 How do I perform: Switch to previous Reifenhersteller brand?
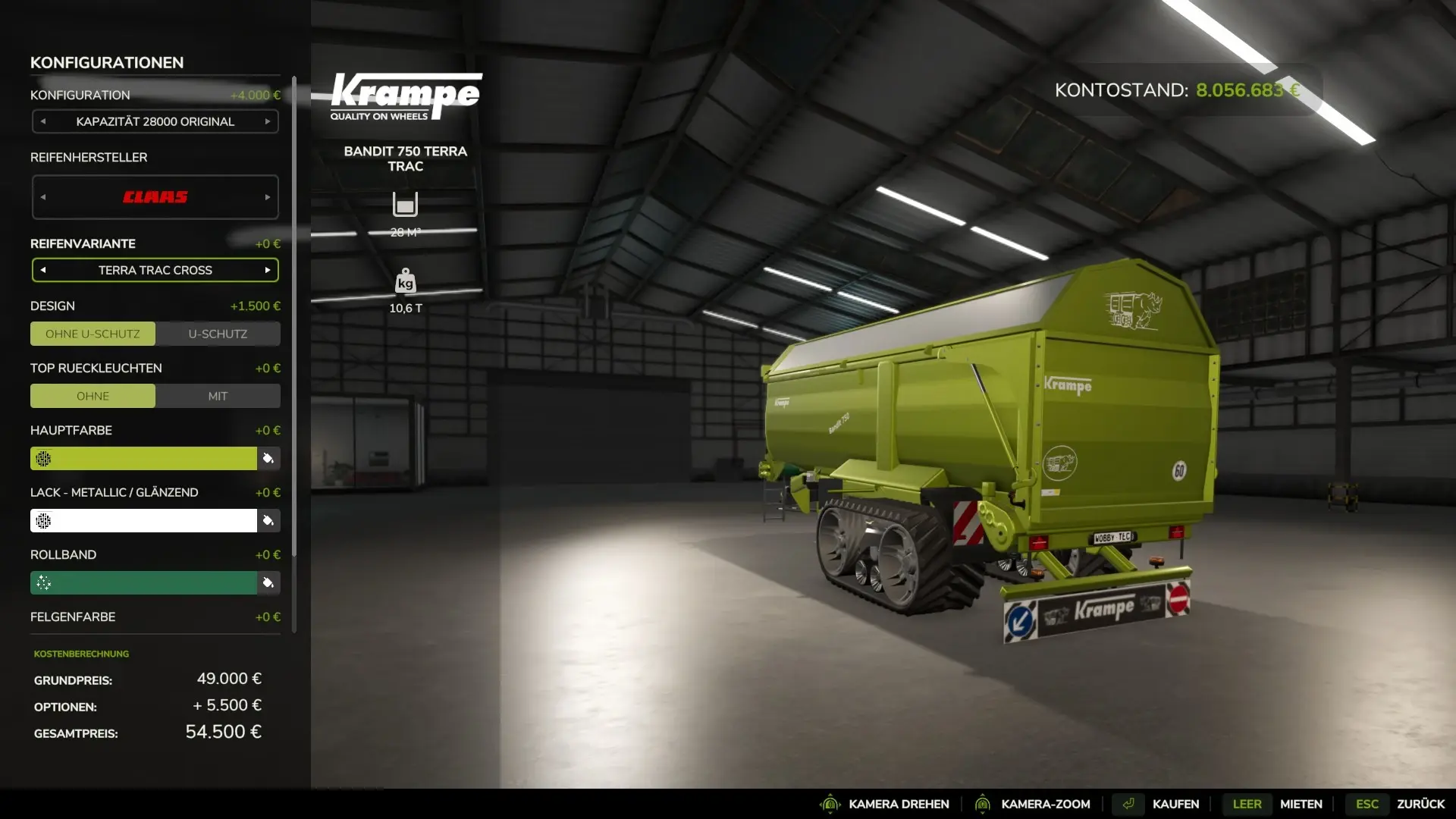coord(43,197)
